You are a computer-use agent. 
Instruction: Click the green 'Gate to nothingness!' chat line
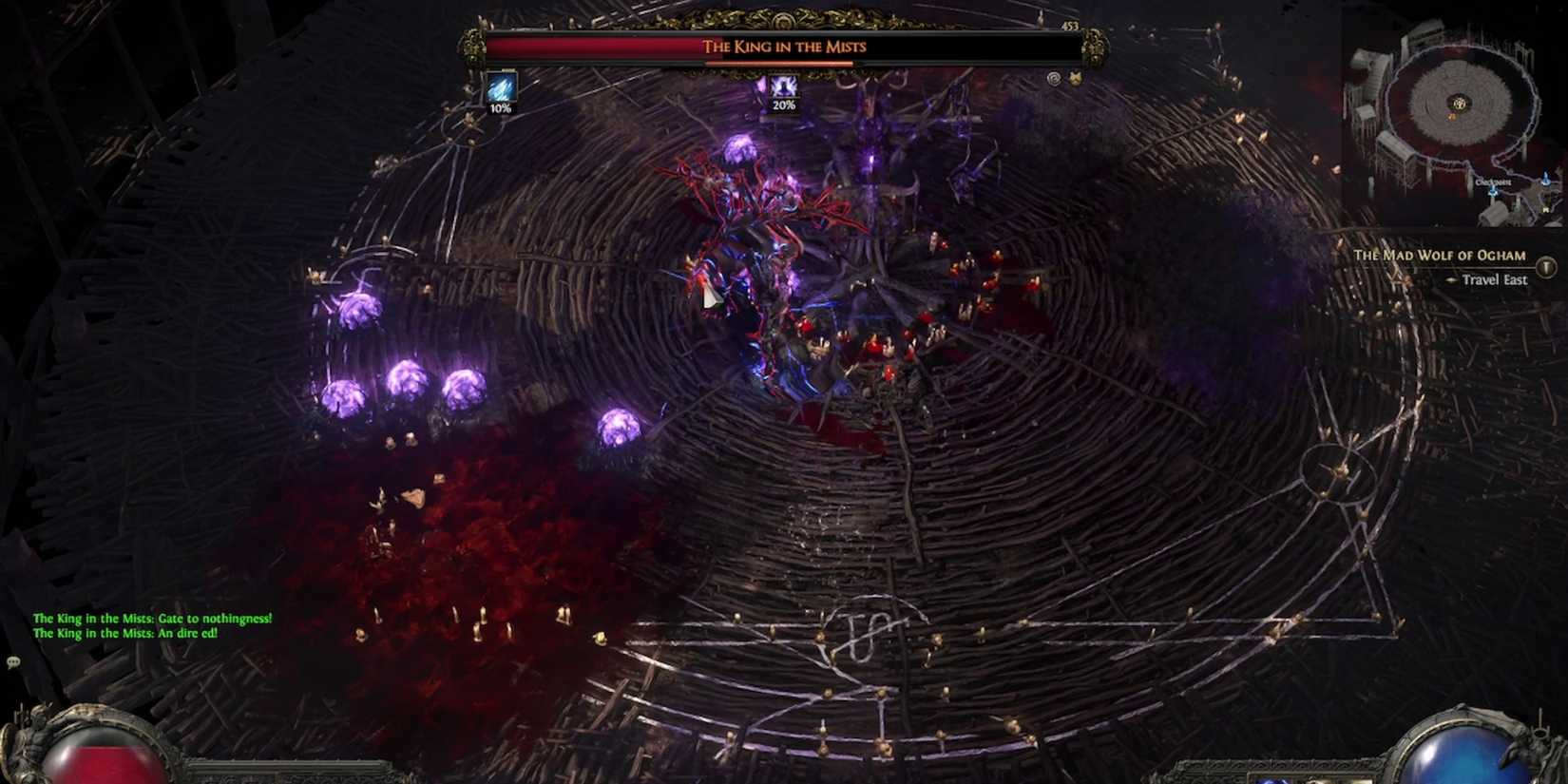tap(152, 618)
